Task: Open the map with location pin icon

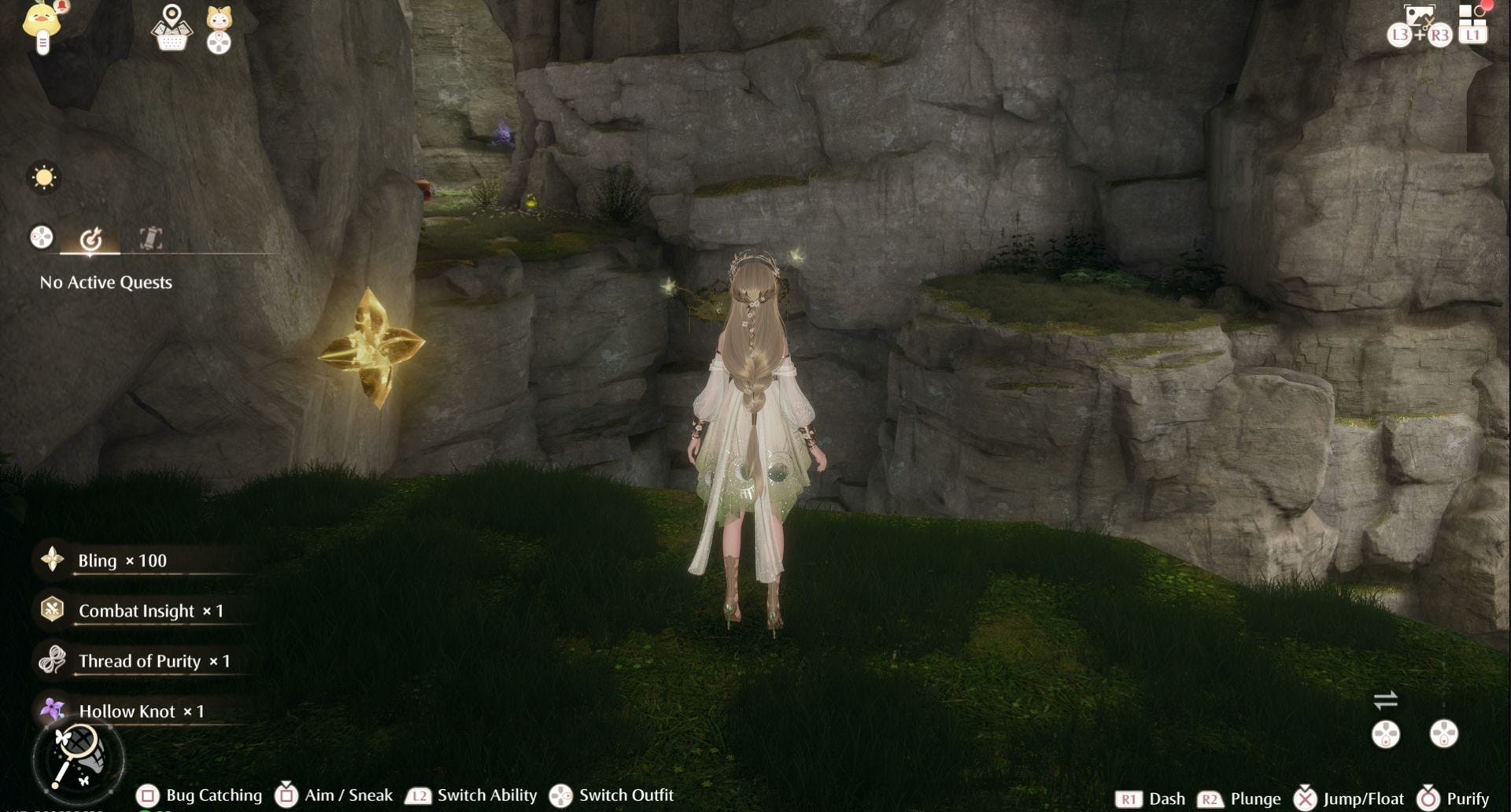Action: pos(172,28)
